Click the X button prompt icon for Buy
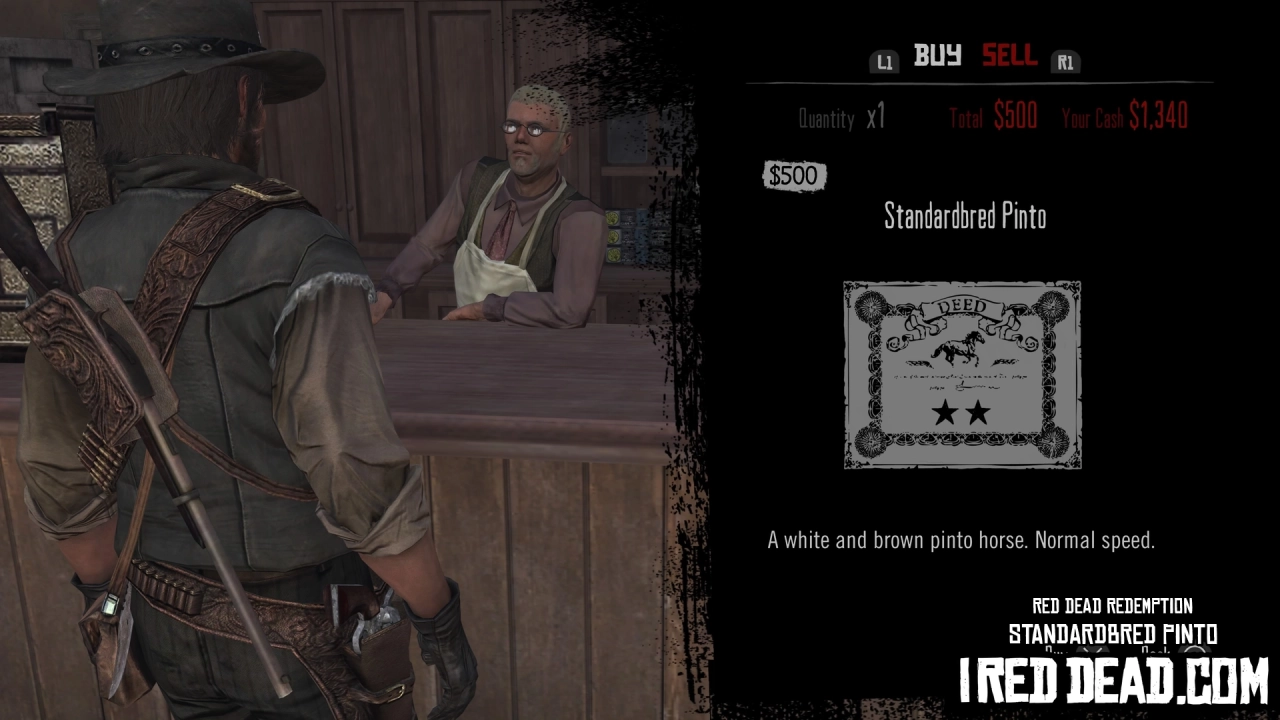Screen dimensions: 1280x720 click(x=1095, y=650)
